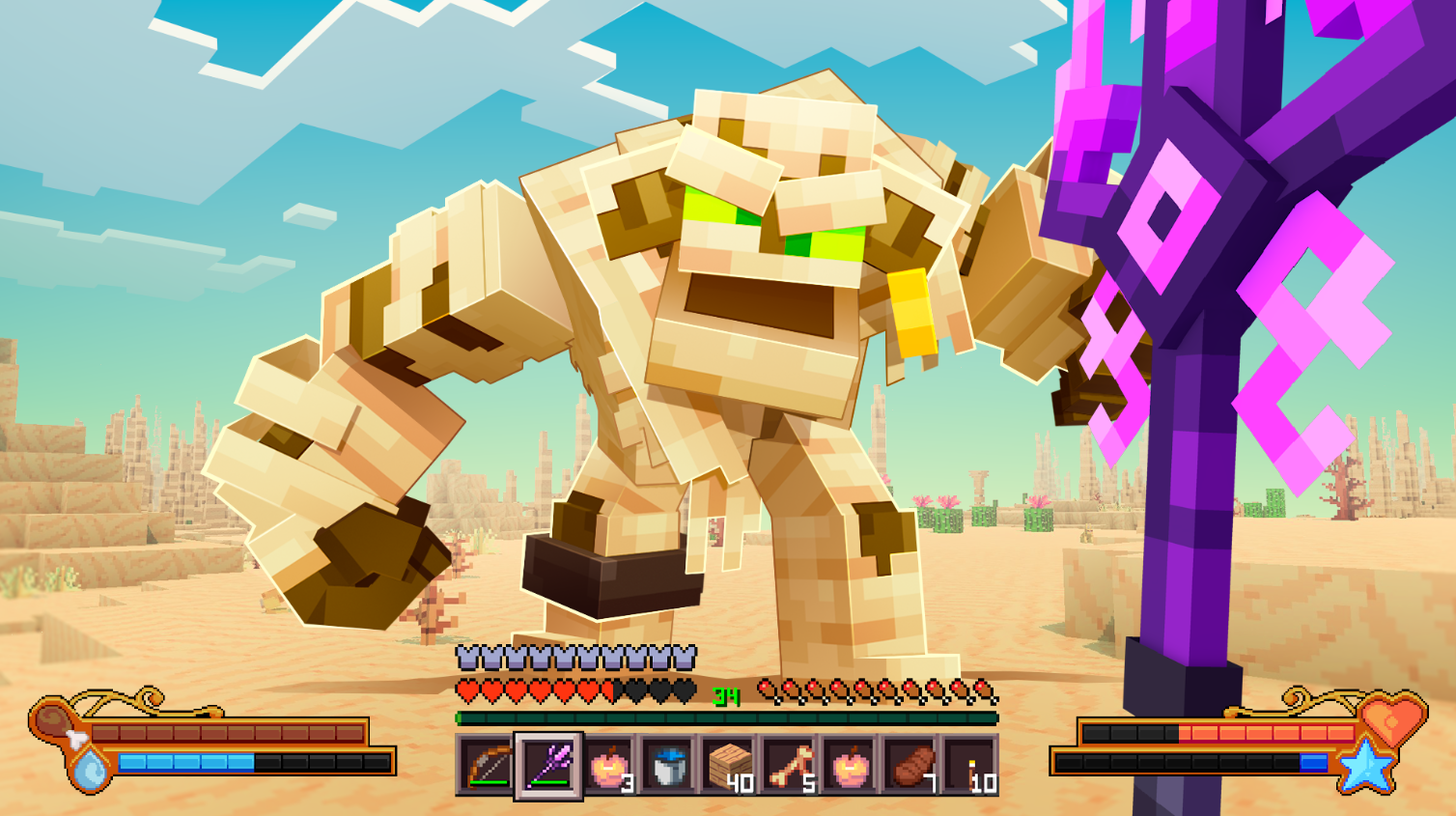Screen dimensions: 1456x816
Task: Click the candle slot showing 10
Action: point(975,763)
